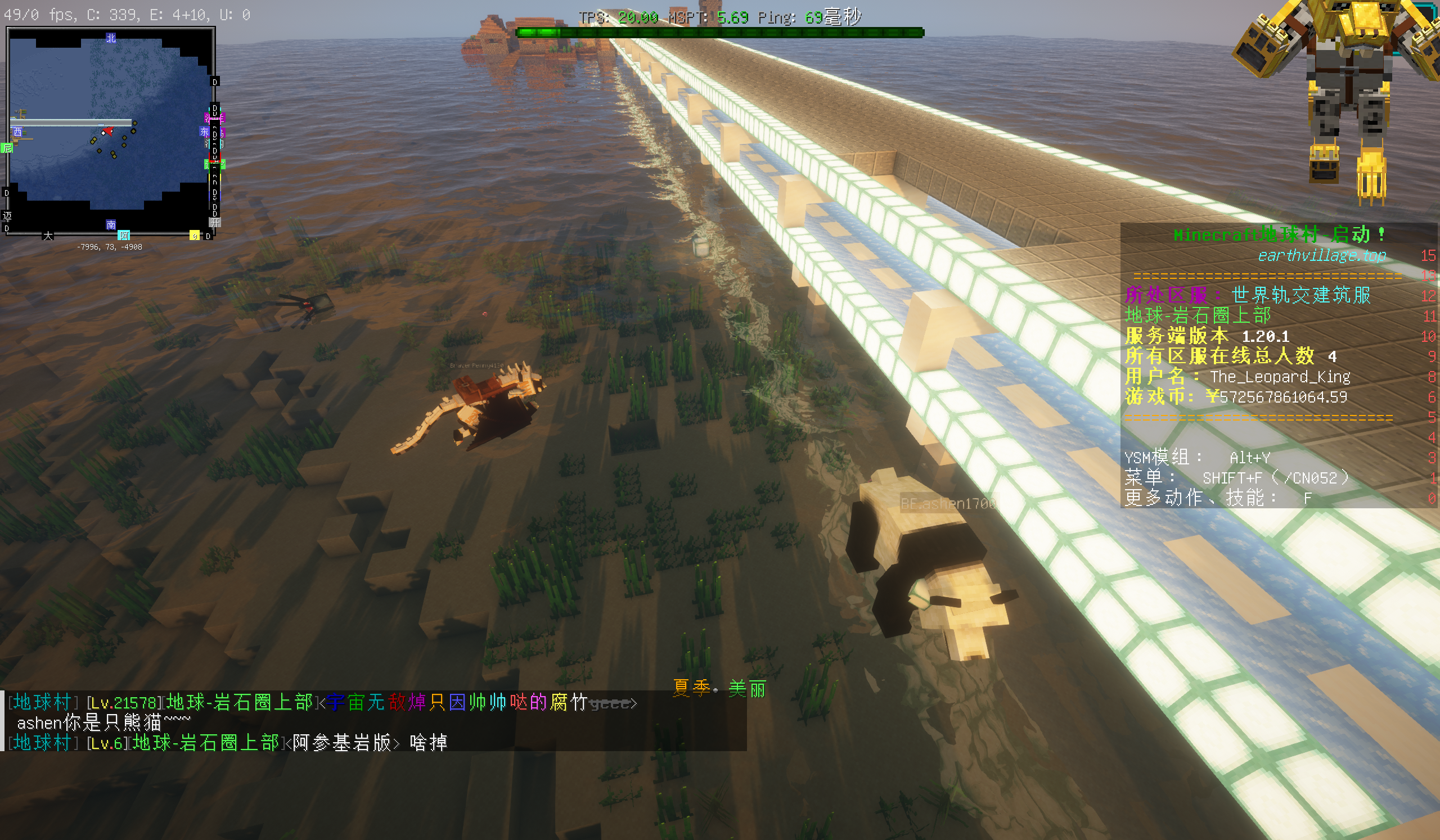Select the green 尼 waypoint marker
The height and width of the screenshot is (840, 1440).
click(x=7, y=148)
